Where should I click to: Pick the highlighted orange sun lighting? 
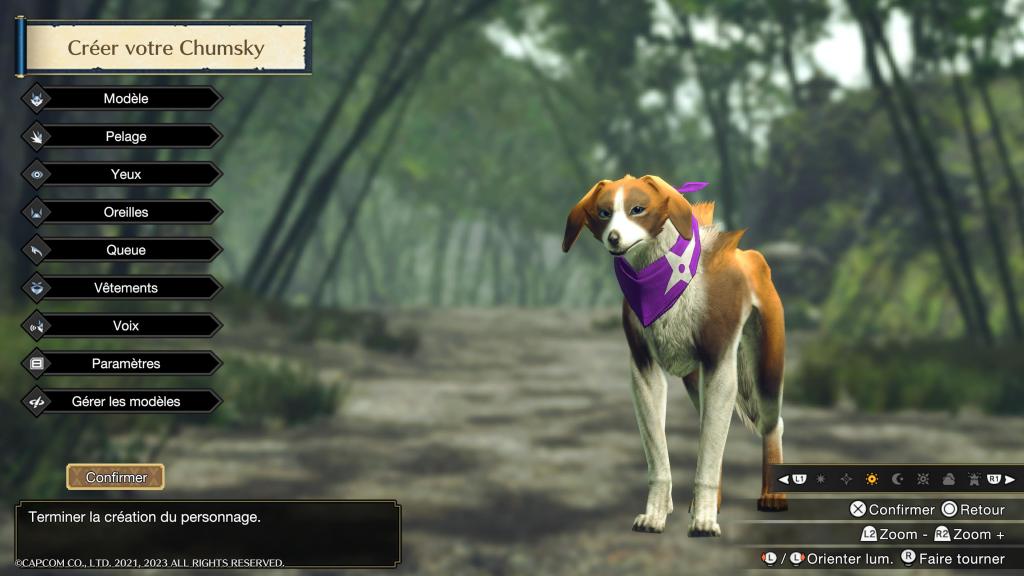(872, 480)
